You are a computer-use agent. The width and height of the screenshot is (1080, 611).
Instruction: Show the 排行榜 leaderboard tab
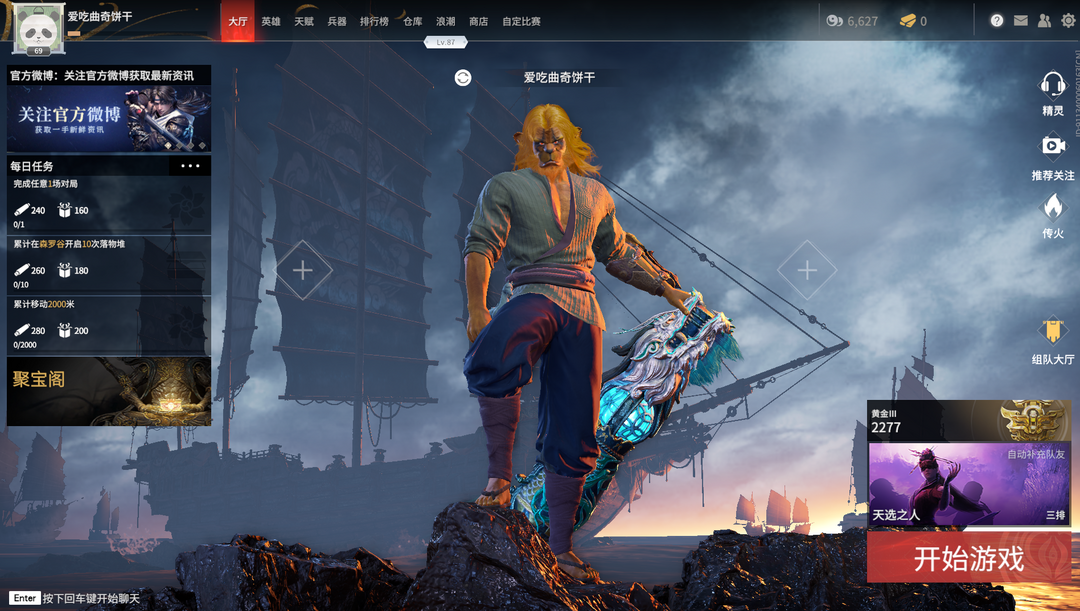(x=374, y=21)
